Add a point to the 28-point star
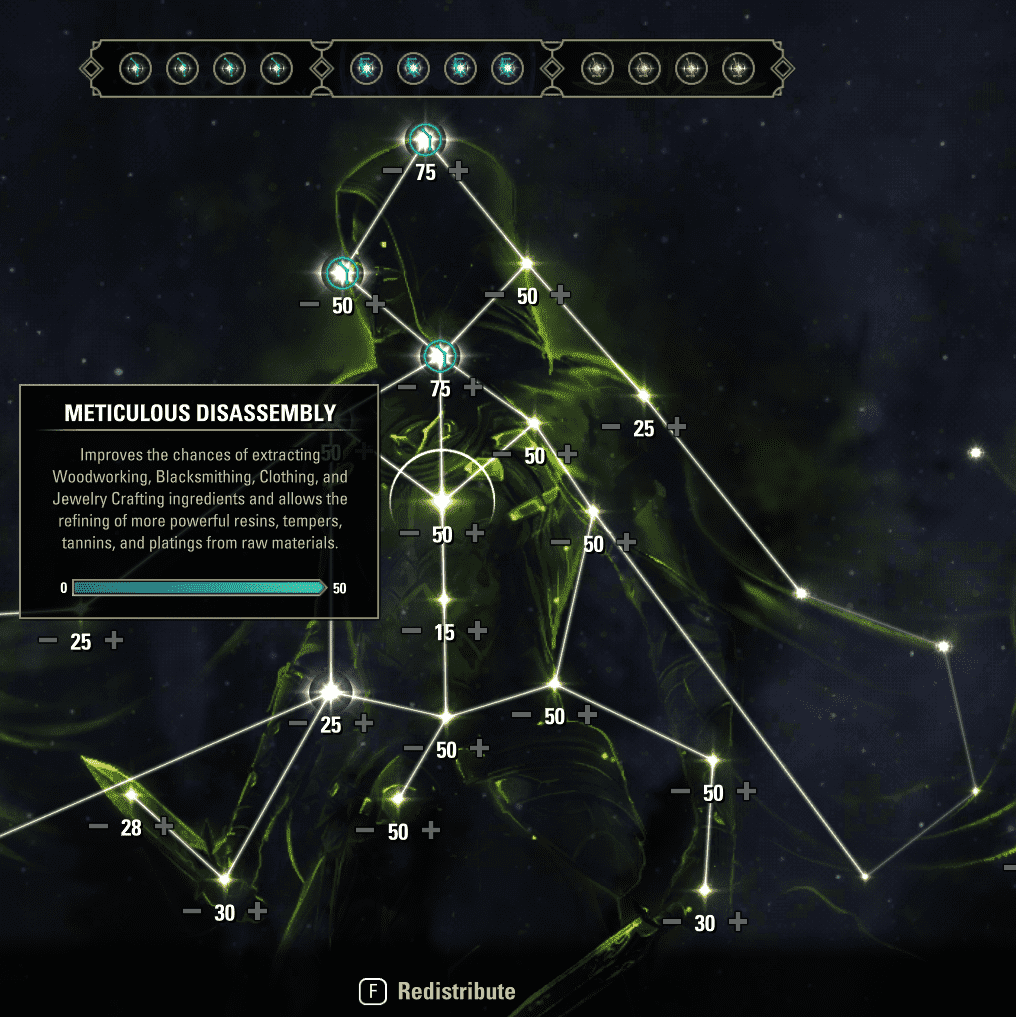 (164, 826)
